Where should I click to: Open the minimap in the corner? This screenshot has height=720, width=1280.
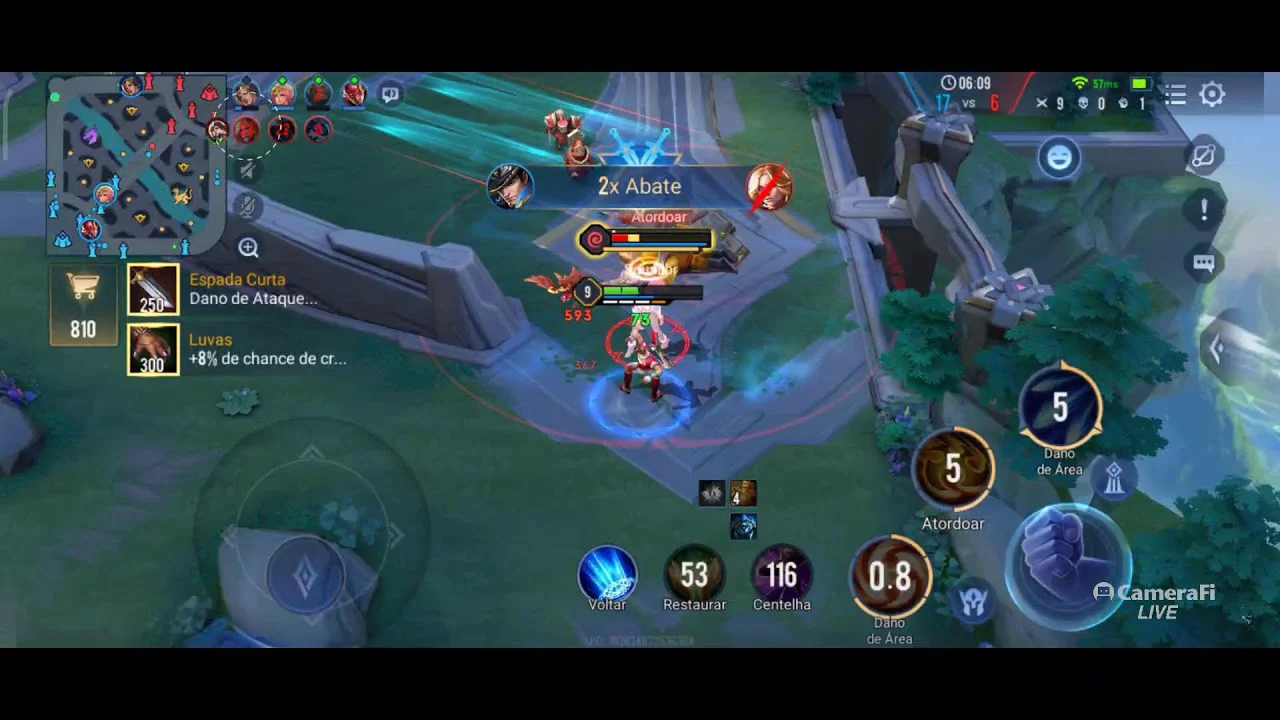click(x=135, y=165)
